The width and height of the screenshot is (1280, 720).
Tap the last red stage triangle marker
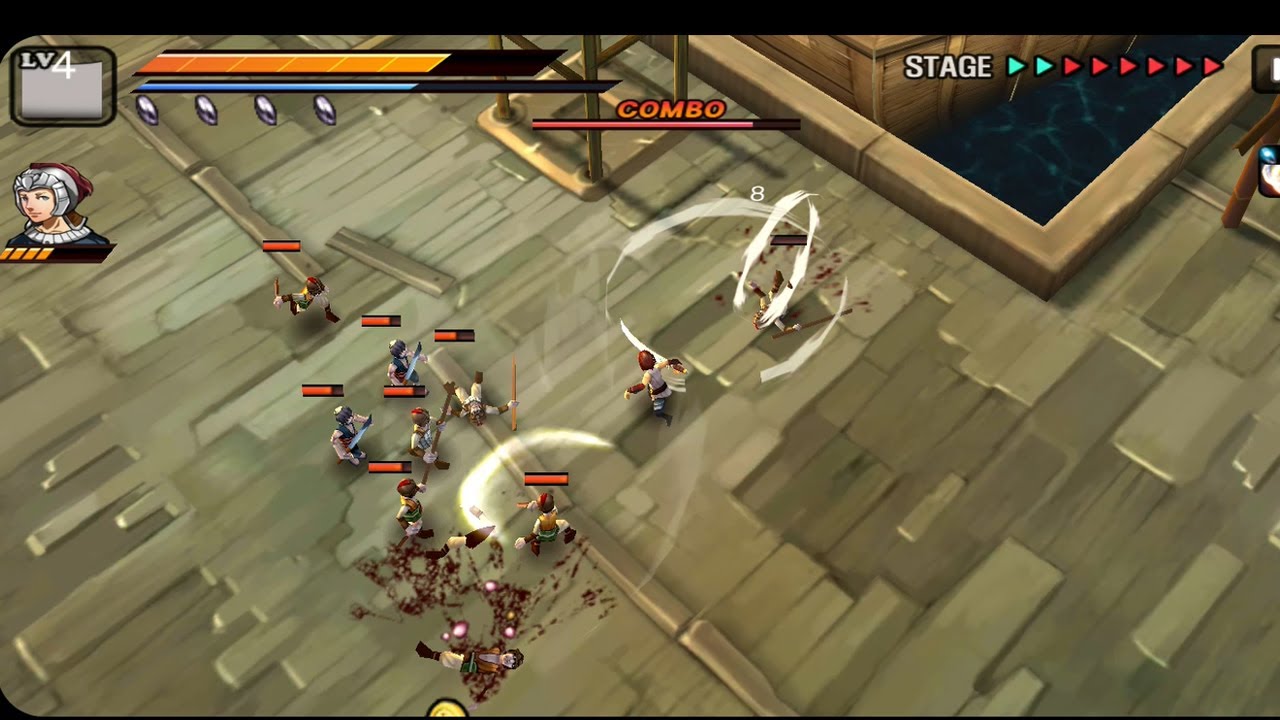pyautogui.click(x=1211, y=66)
